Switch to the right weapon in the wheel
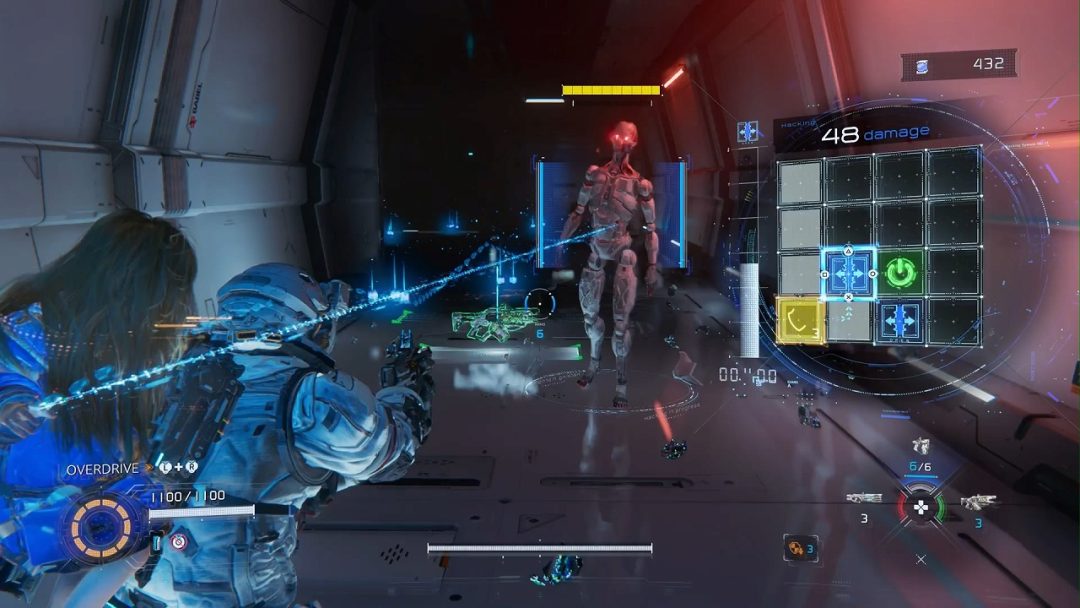Screen dimensions: 1080x608 (978, 502)
